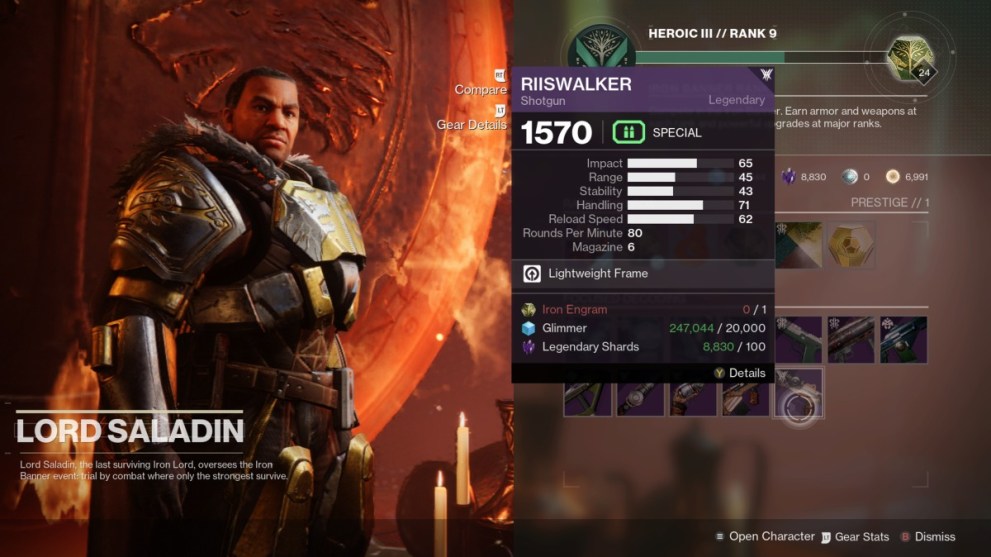Choose the golden hexagonal engram under Prestige

coord(852,245)
